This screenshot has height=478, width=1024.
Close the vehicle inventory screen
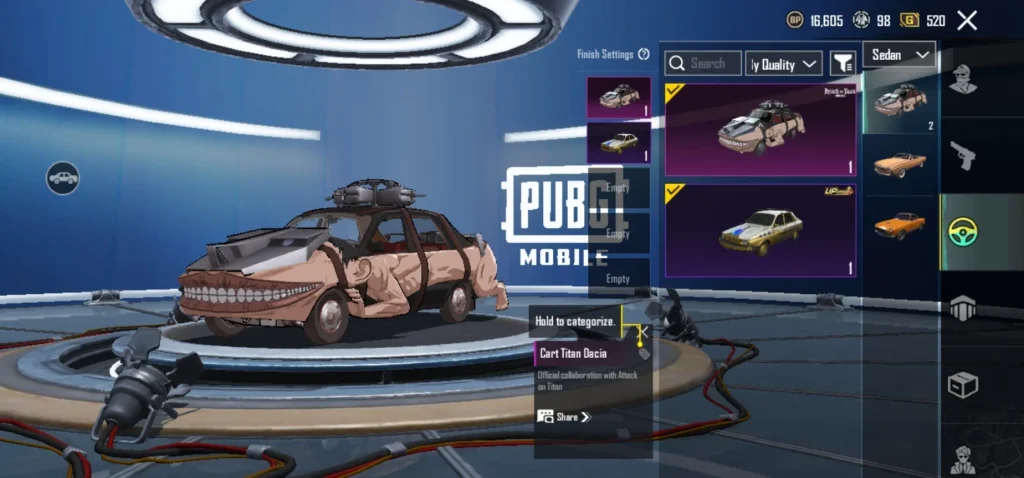click(x=967, y=20)
